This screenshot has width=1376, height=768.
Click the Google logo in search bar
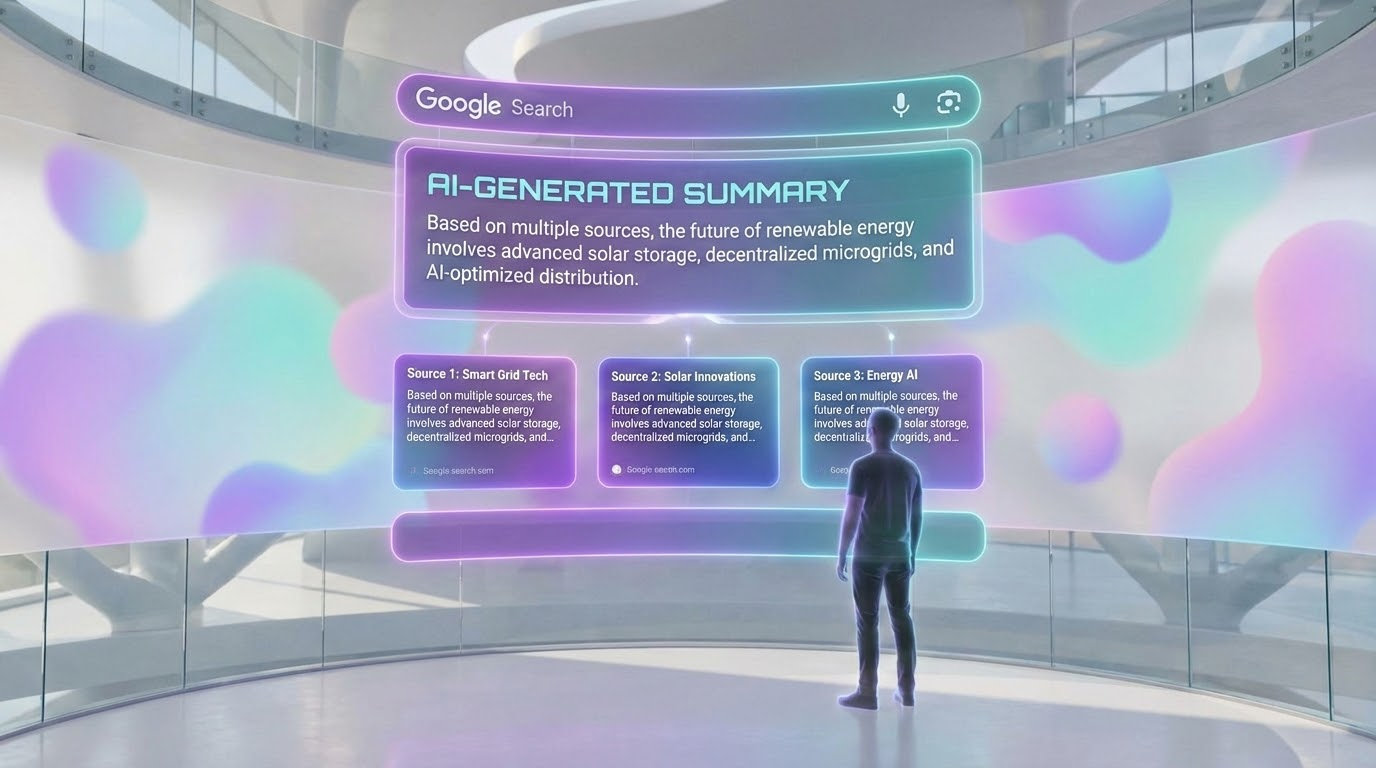tap(458, 102)
